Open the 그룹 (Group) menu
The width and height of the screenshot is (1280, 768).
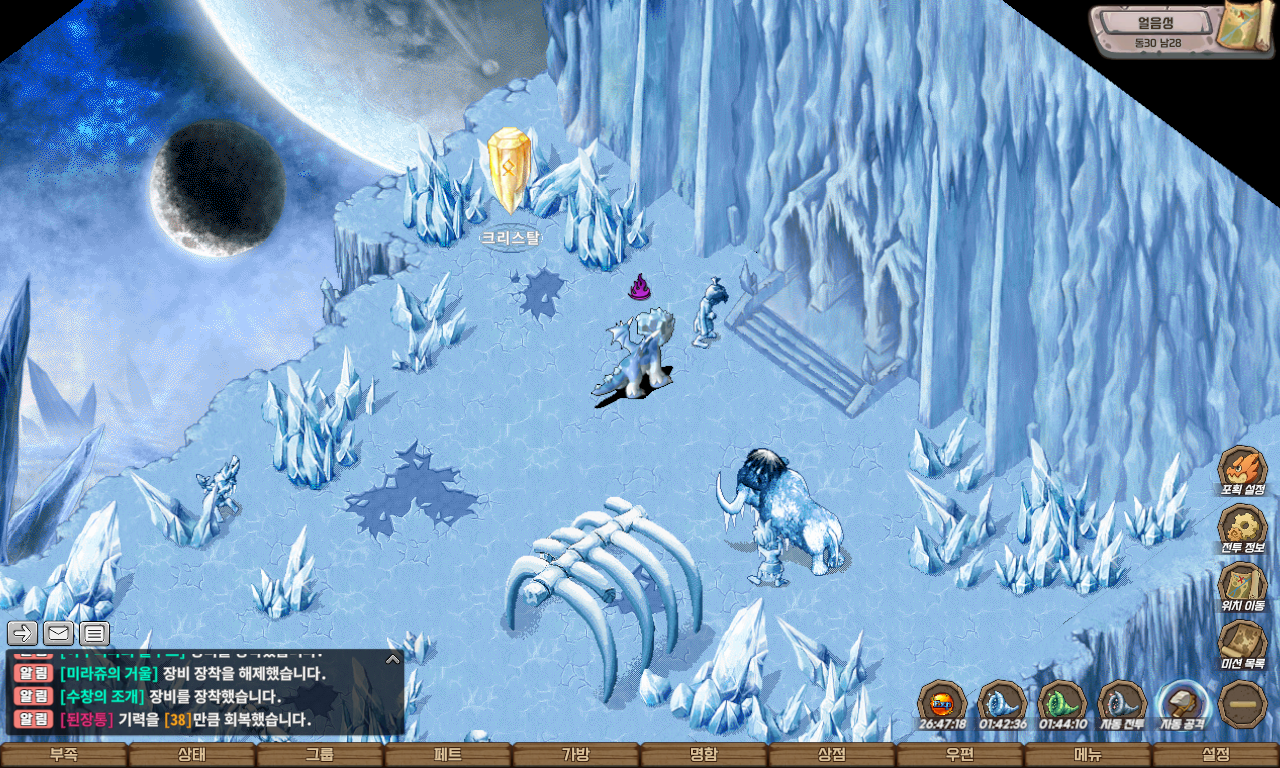click(320, 755)
